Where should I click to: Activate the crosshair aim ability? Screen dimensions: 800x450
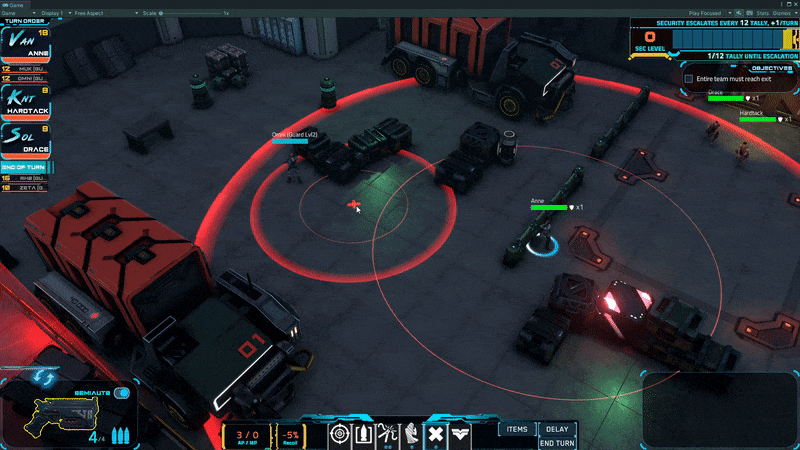pos(340,434)
